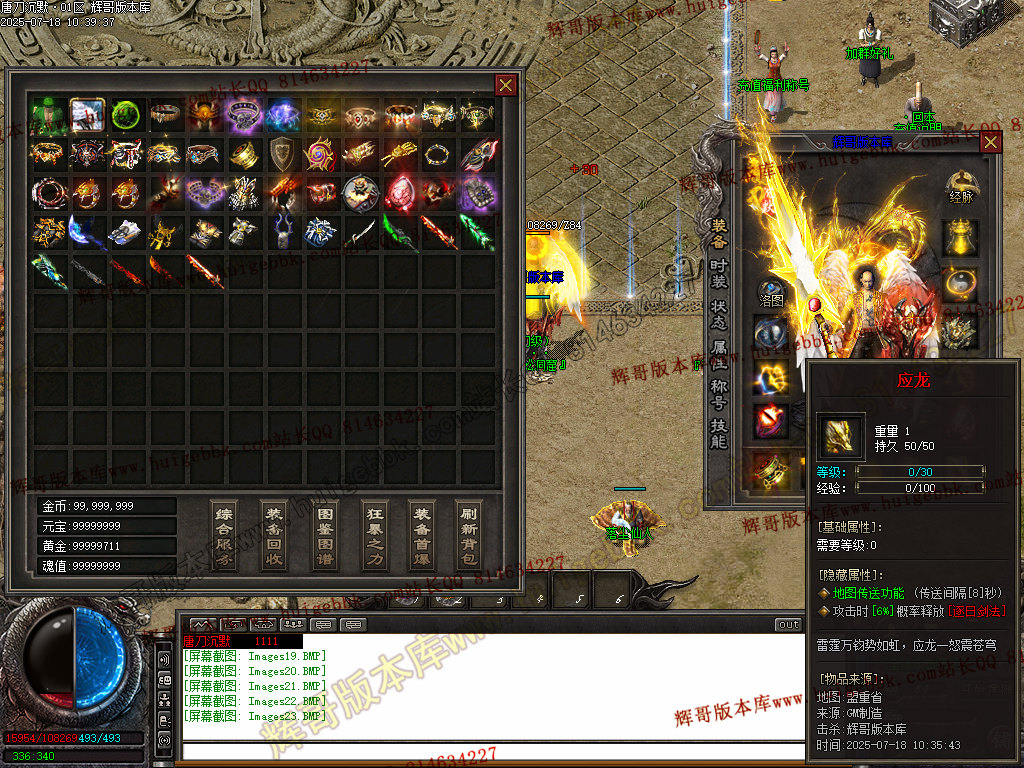Open the 属性 attributes tab

719,354
